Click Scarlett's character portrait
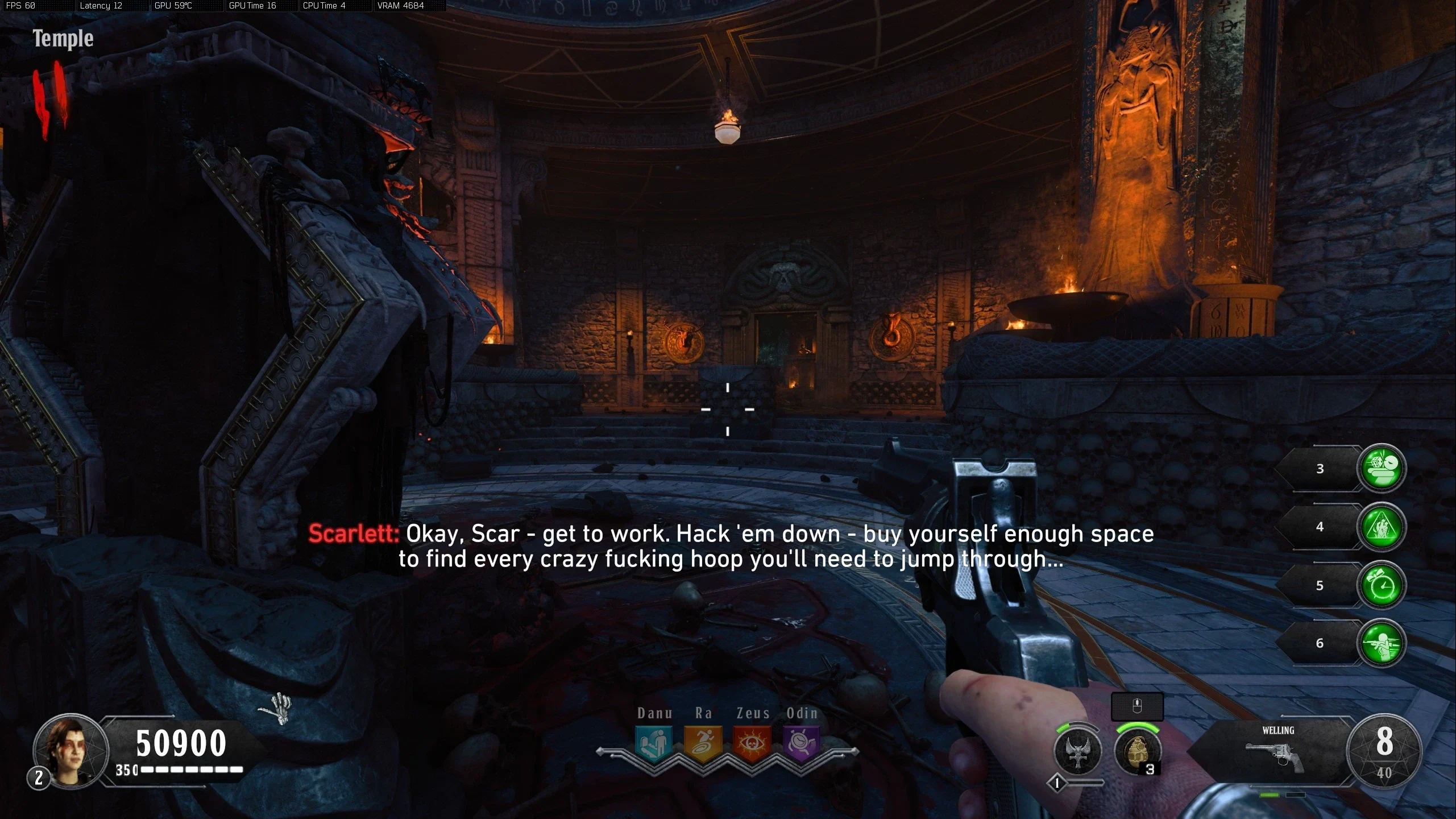The image size is (1456, 819). [70, 751]
